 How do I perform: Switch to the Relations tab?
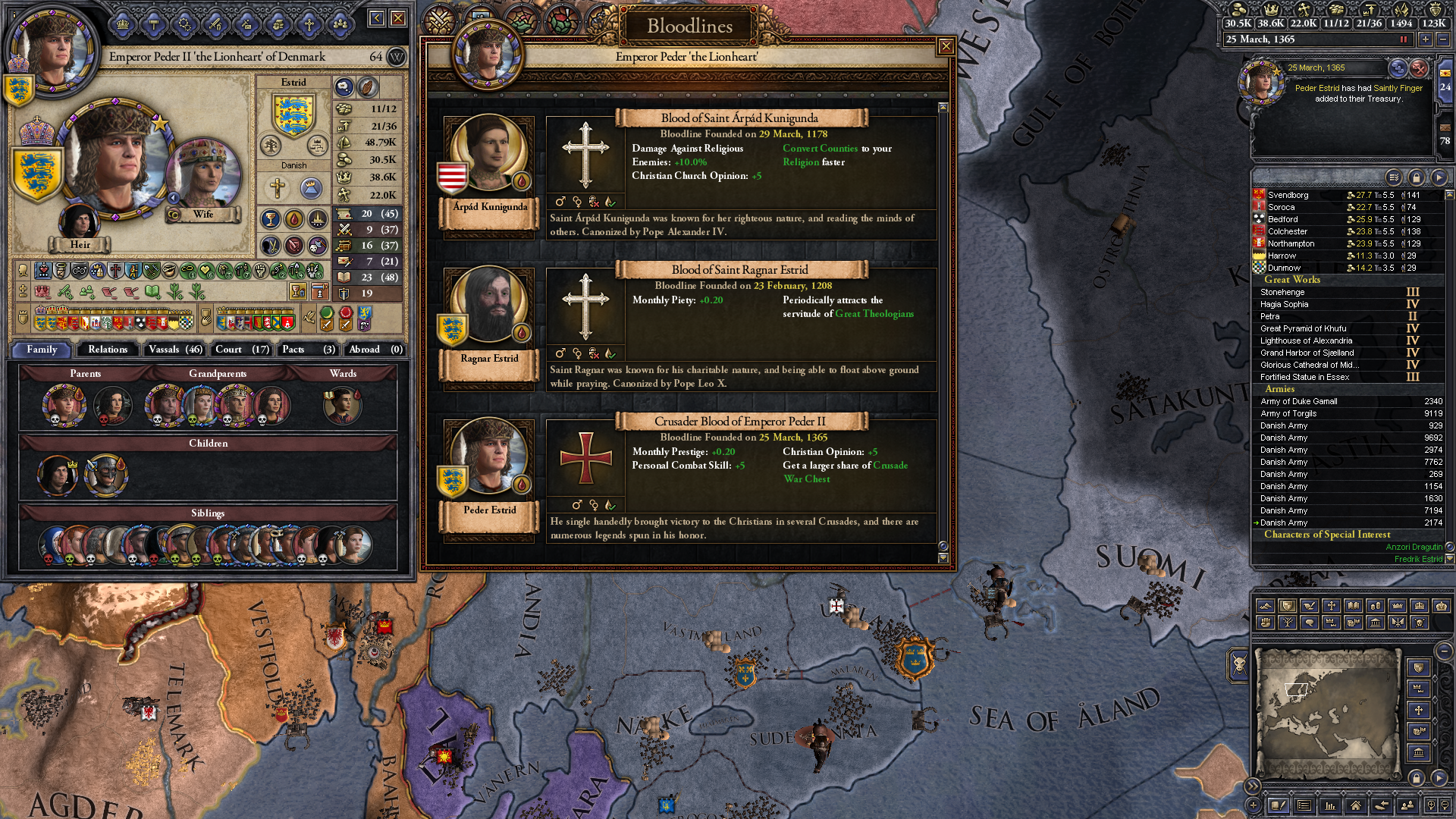[108, 350]
